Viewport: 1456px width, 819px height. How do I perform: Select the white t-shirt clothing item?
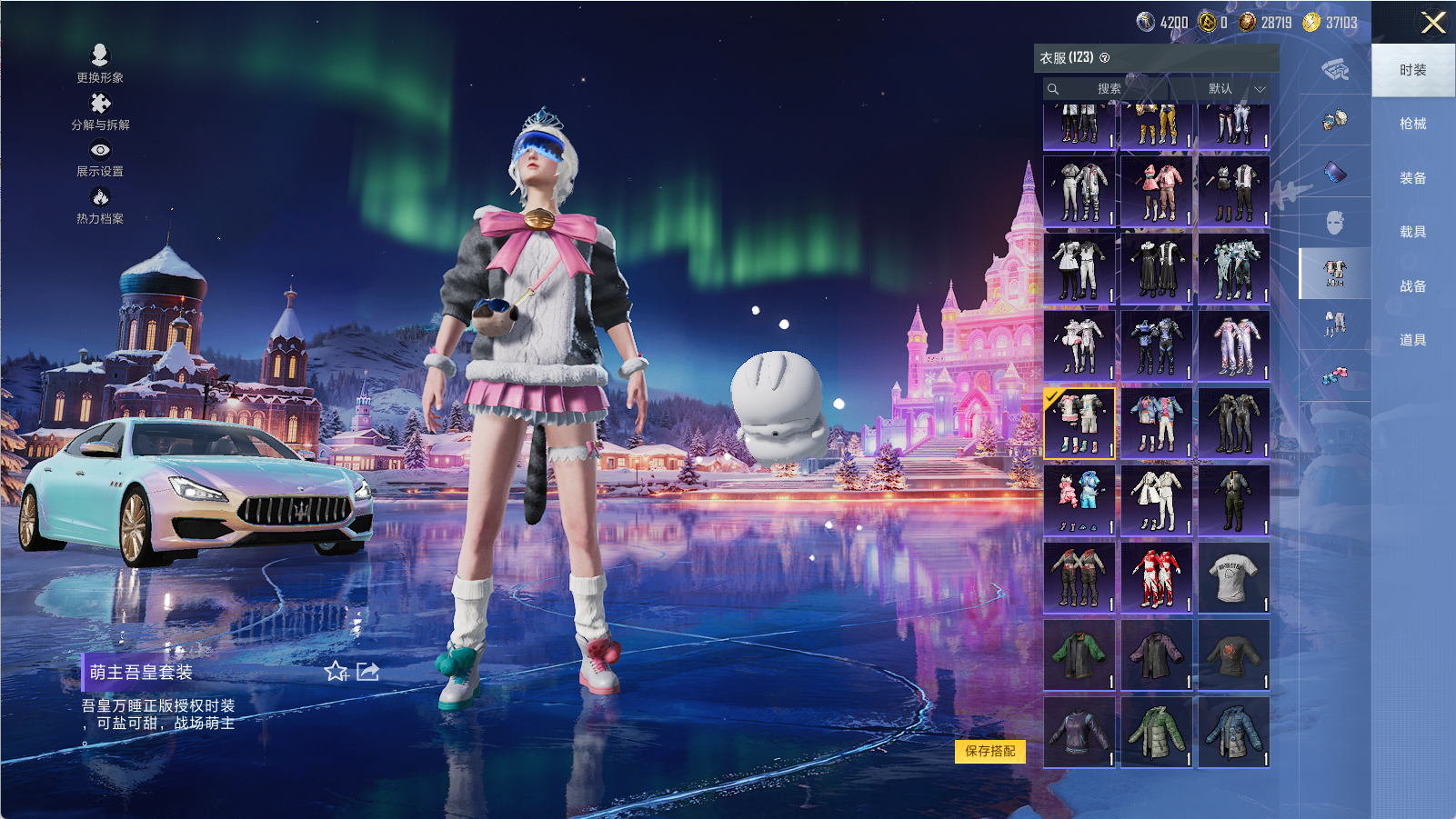[1233, 577]
